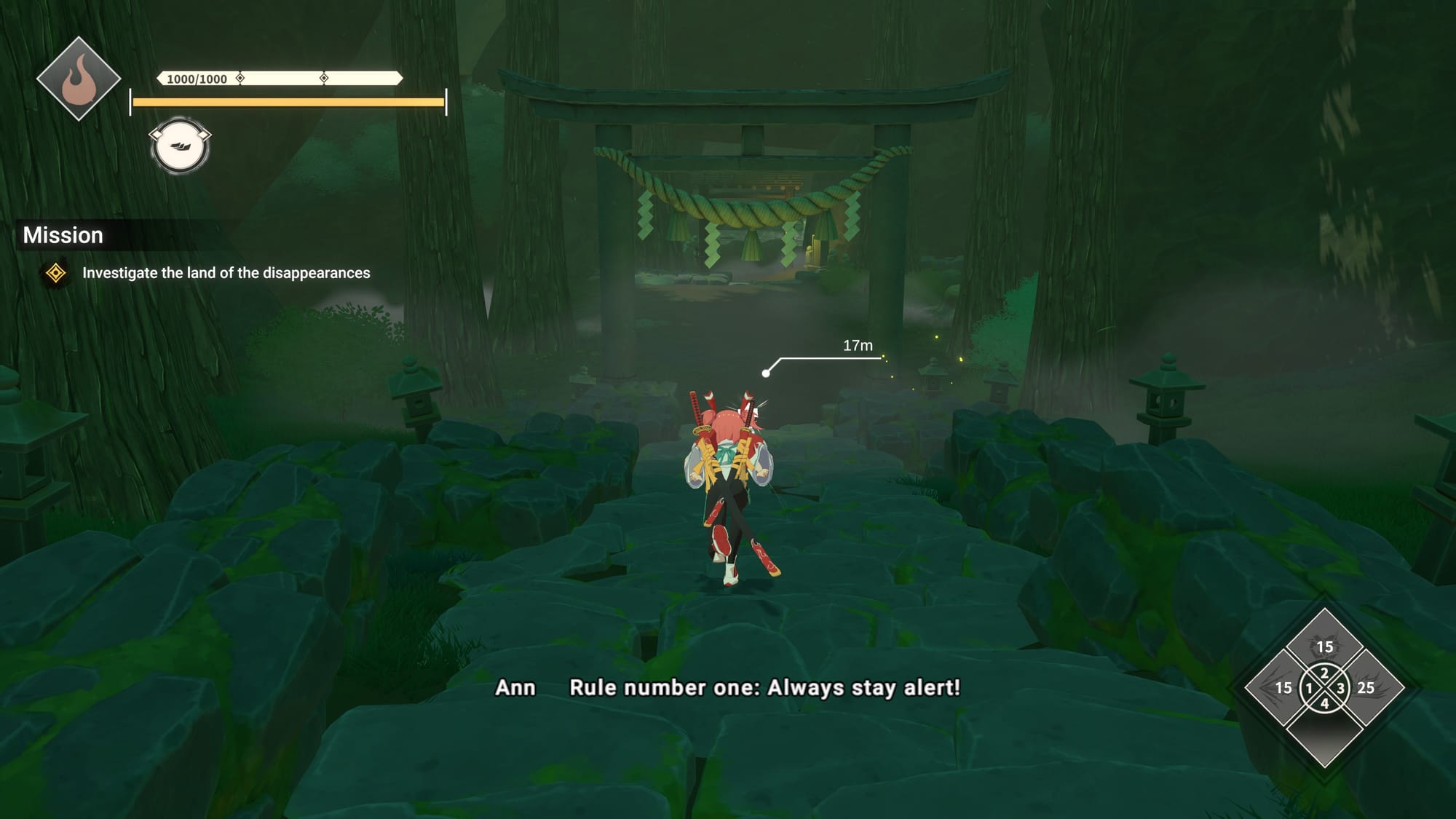Select the empty bottom skill slot

[1324, 732]
